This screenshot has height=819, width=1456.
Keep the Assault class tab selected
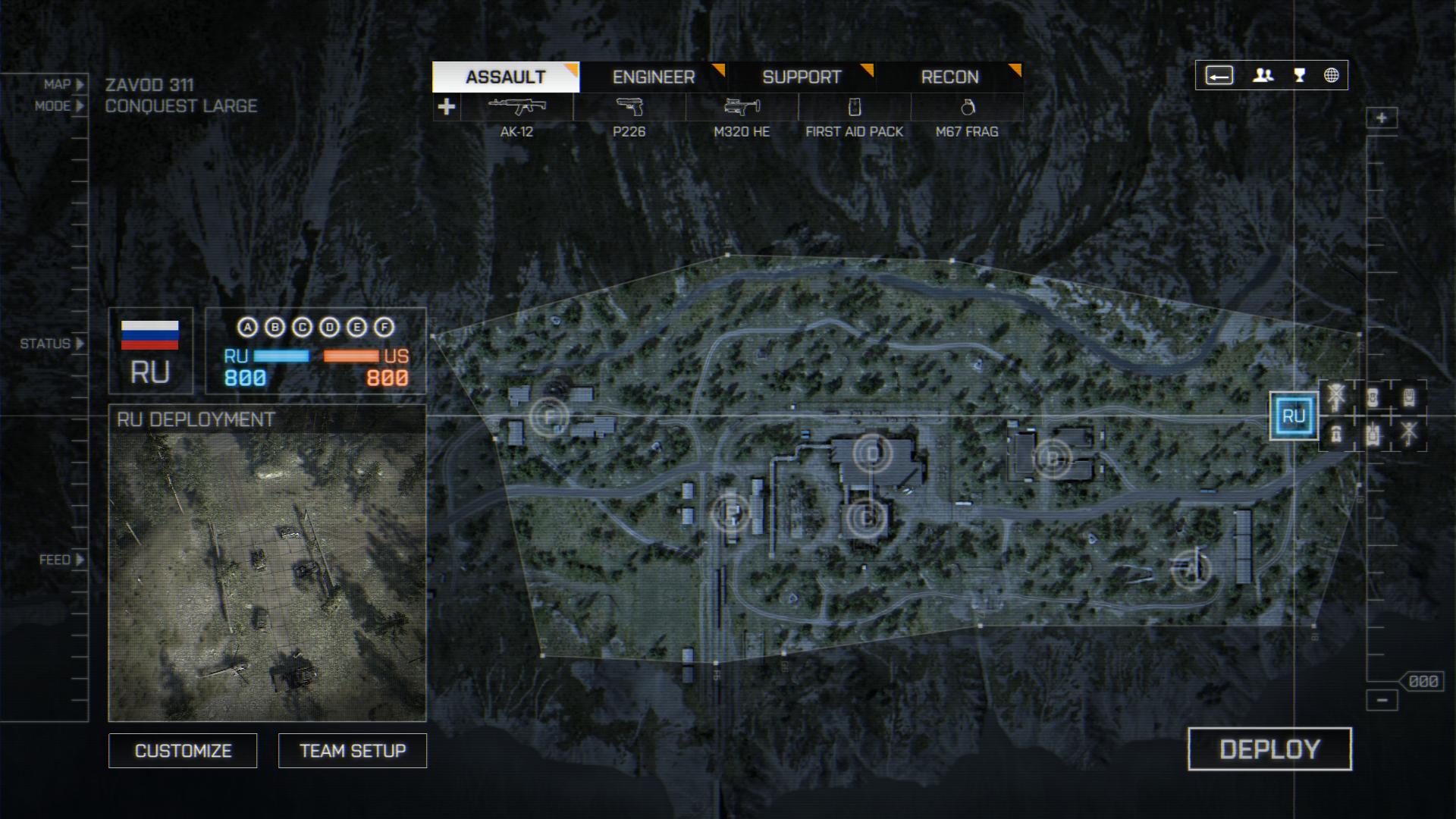click(506, 77)
